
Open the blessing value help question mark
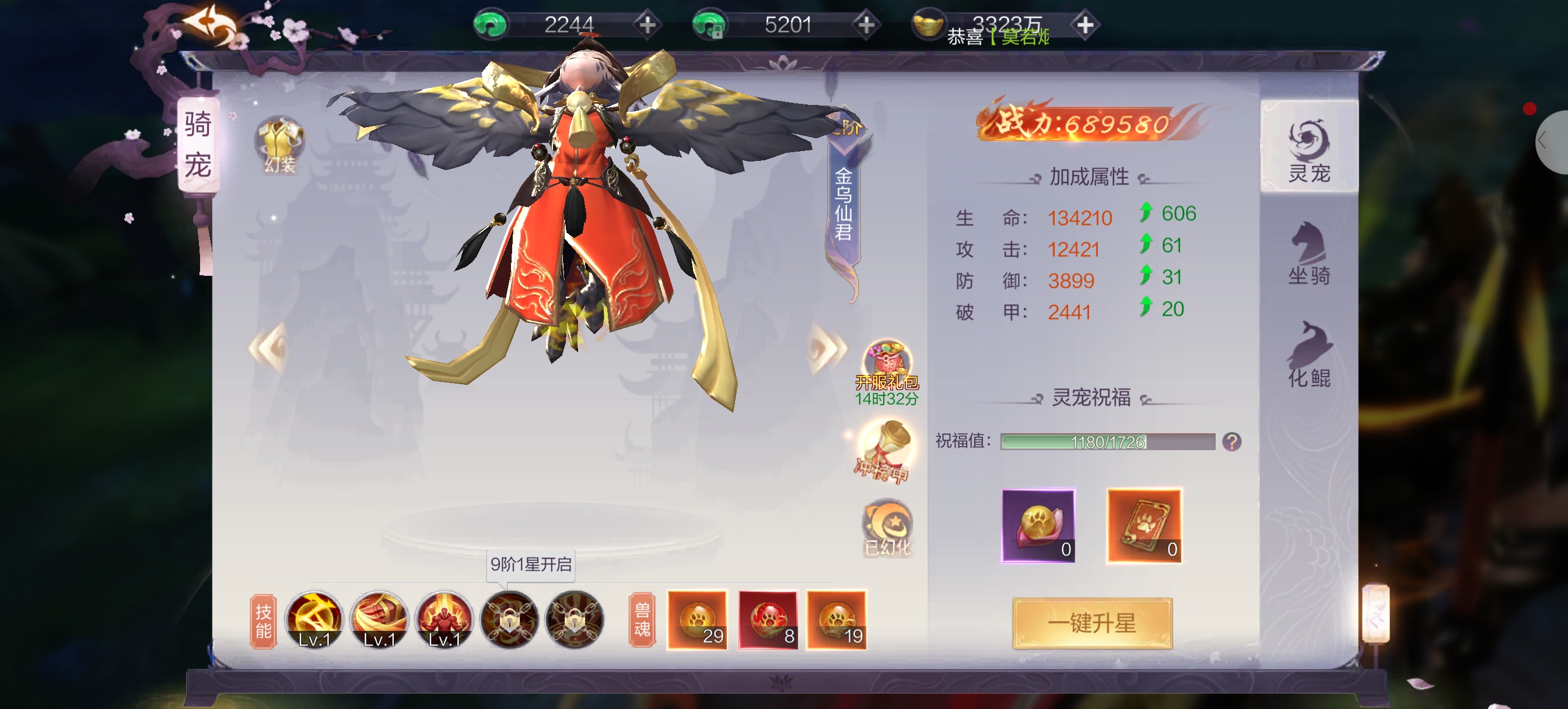(x=1231, y=442)
